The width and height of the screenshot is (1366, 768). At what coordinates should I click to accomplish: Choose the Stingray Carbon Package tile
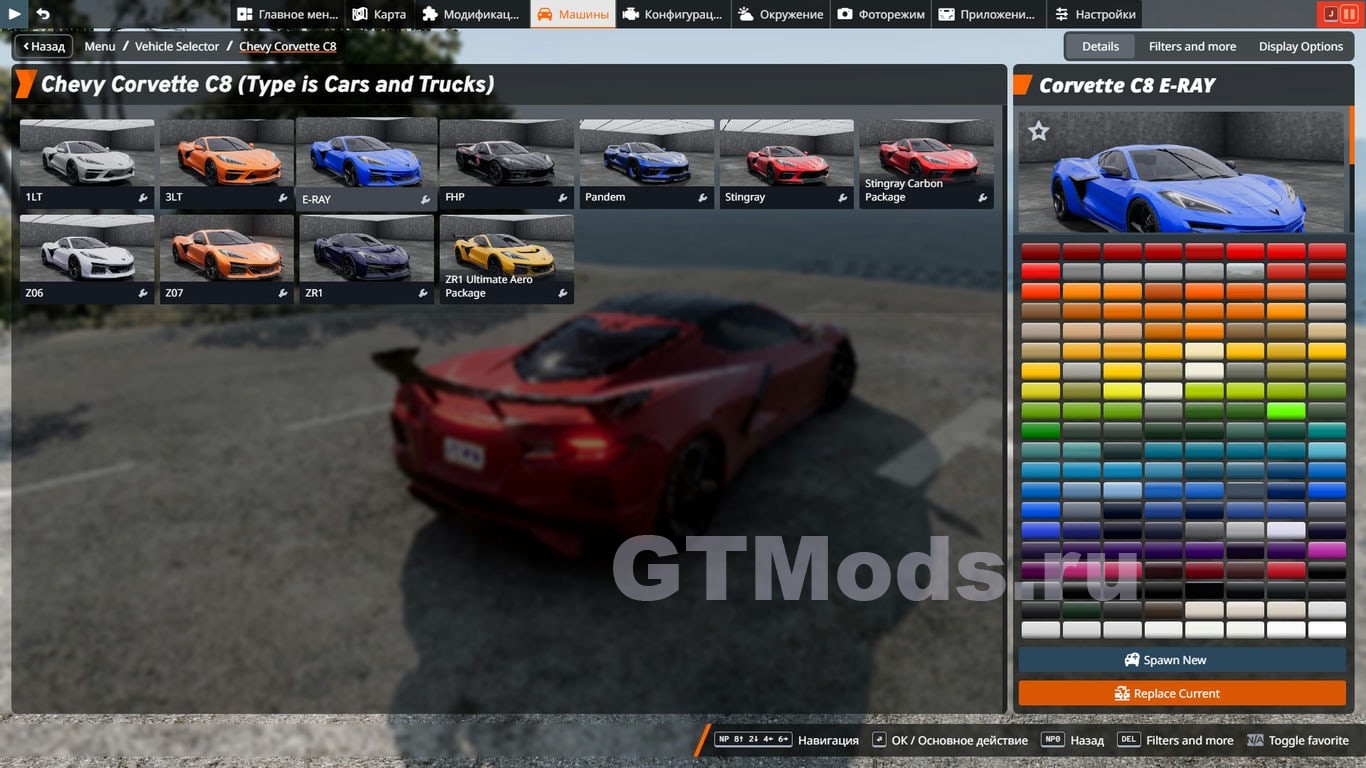927,163
